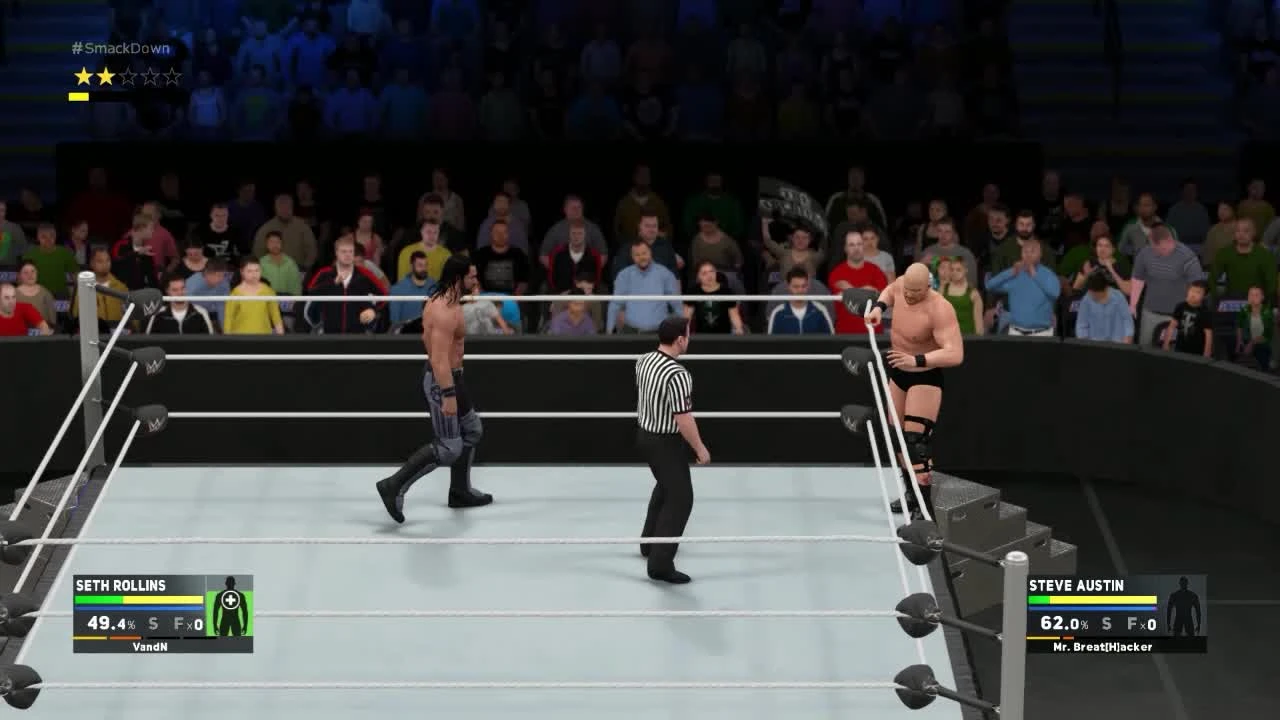Click the F×0 finisher counter for Steve Austin
Image resolution: width=1280 pixels, height=720 pixels.
(1140, 623)
